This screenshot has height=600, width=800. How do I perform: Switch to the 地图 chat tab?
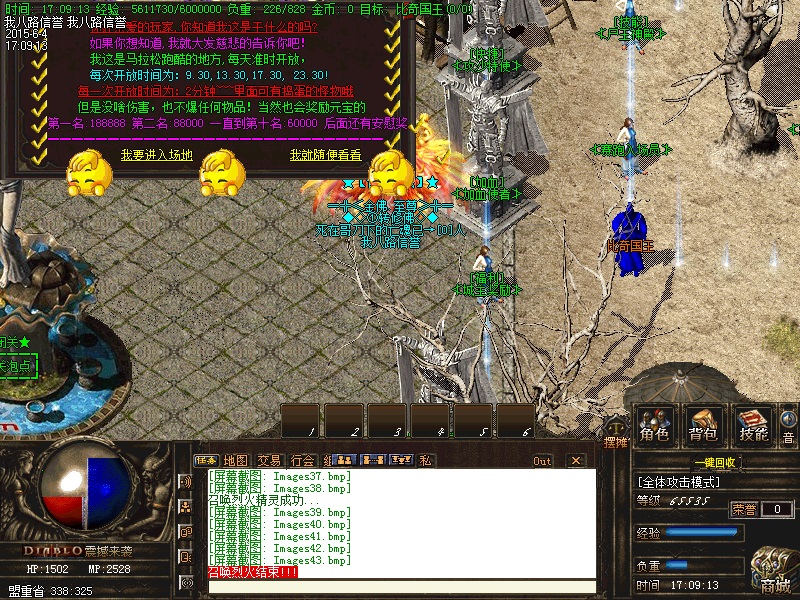[236, 460]
